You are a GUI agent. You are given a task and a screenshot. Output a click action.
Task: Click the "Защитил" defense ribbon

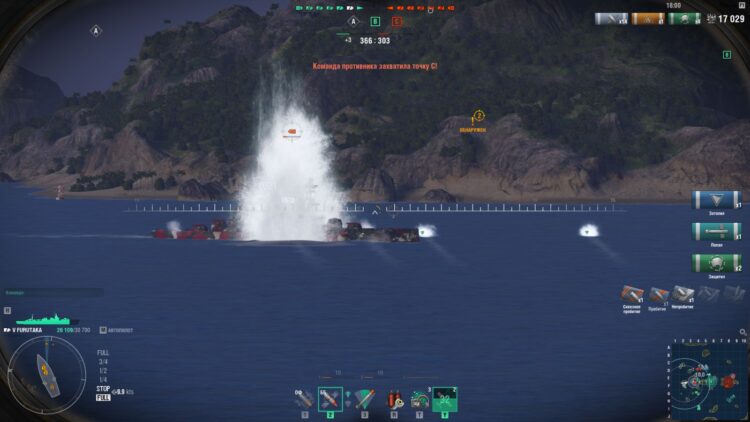point(716,263)
